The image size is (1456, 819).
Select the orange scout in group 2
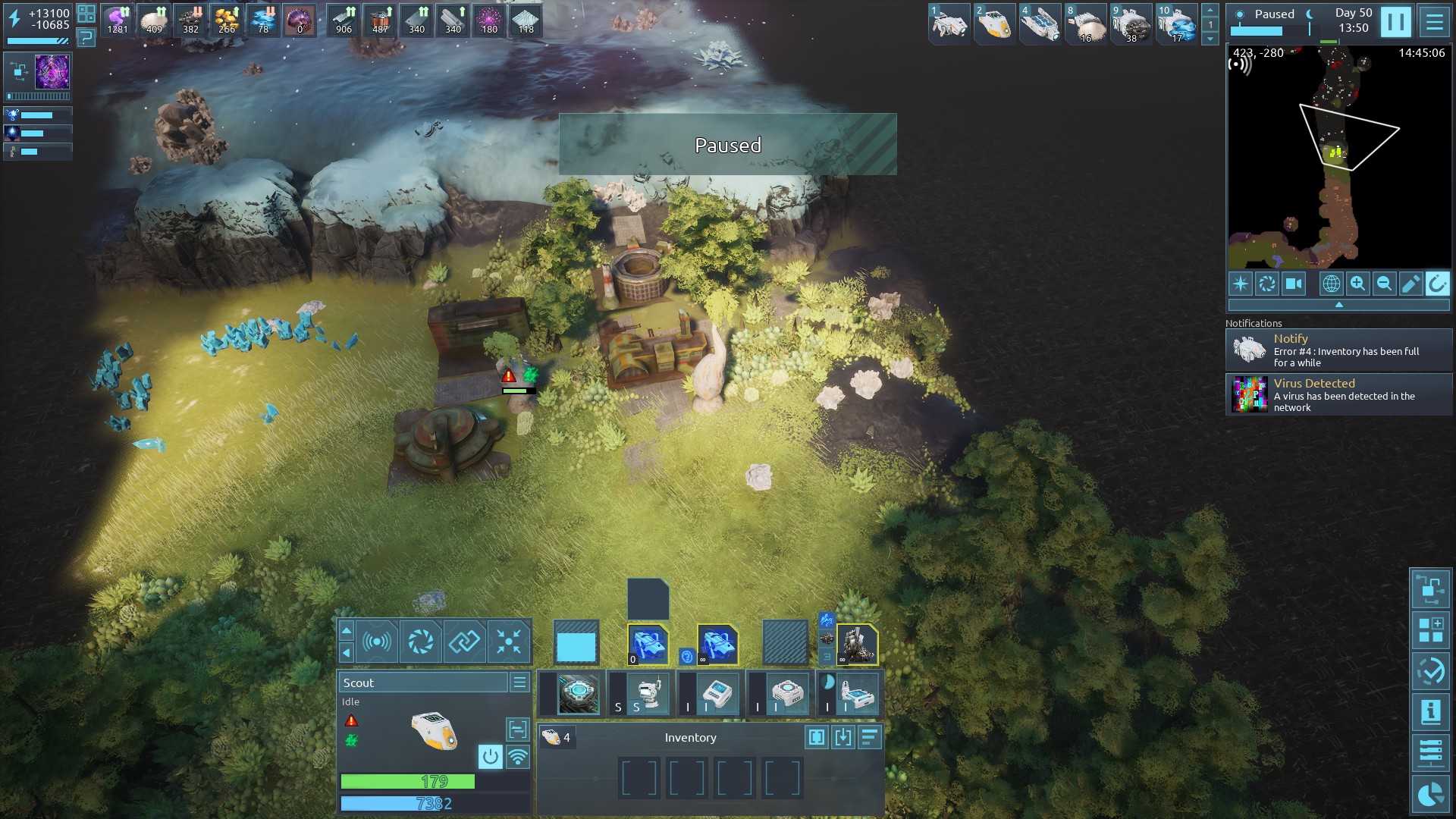(x=994, y=24)
